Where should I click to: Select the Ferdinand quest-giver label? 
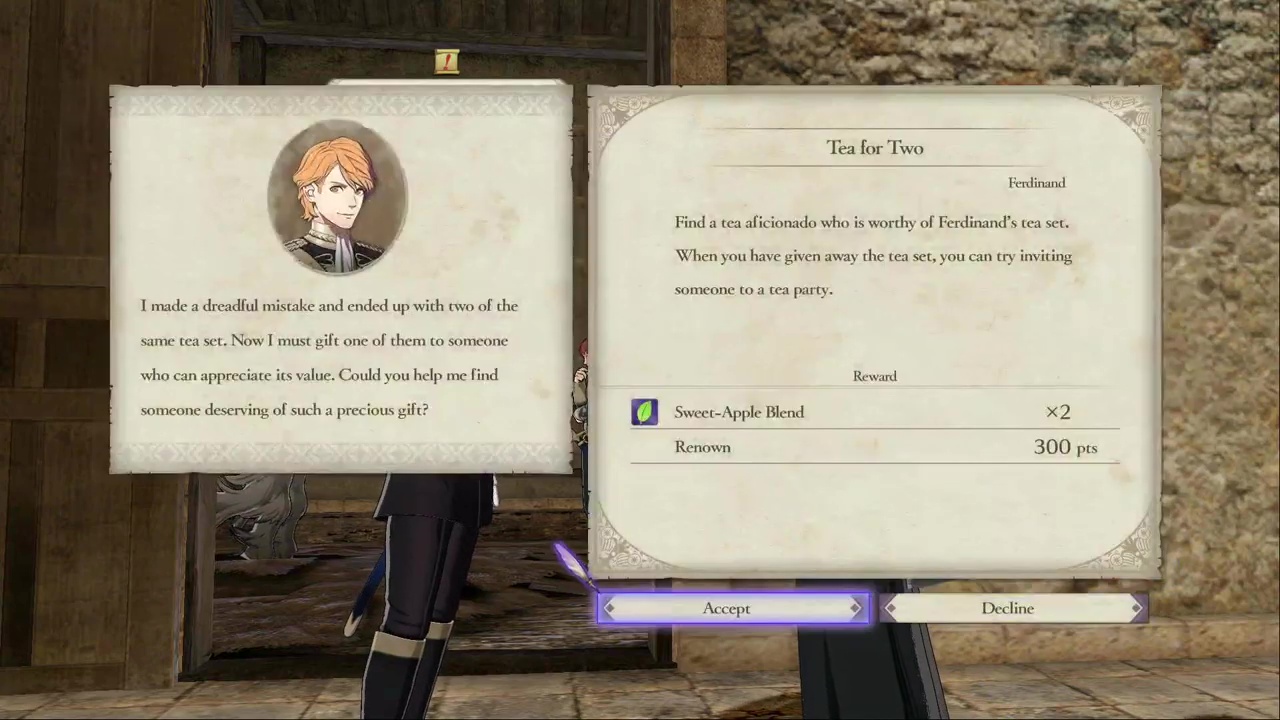[x=1036, y=182]
